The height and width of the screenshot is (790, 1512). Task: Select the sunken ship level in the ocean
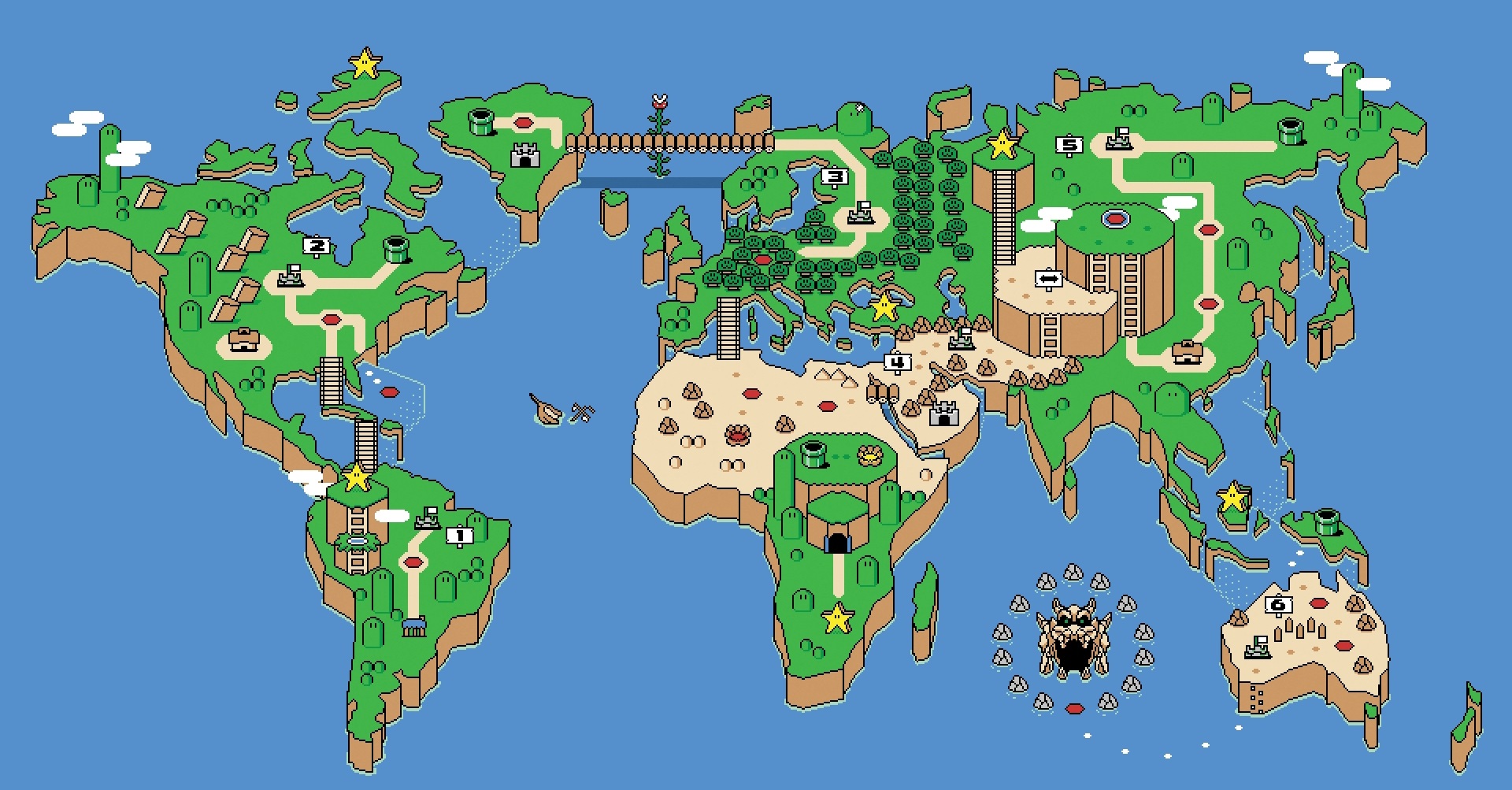tap(547, 409)
